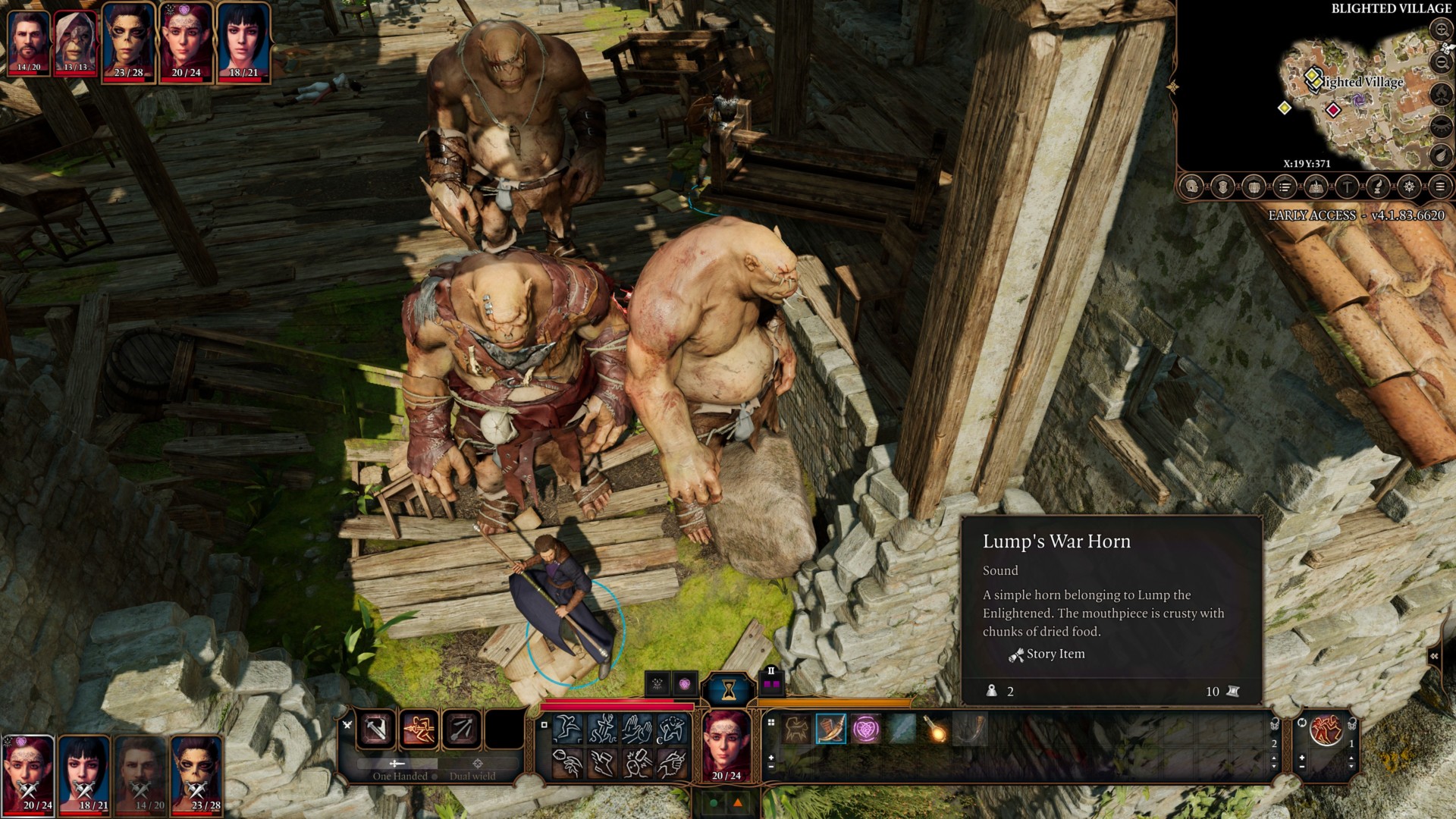Use the jump action icon
This screenshot has width=1456, height=819.
tap(567, 730)
